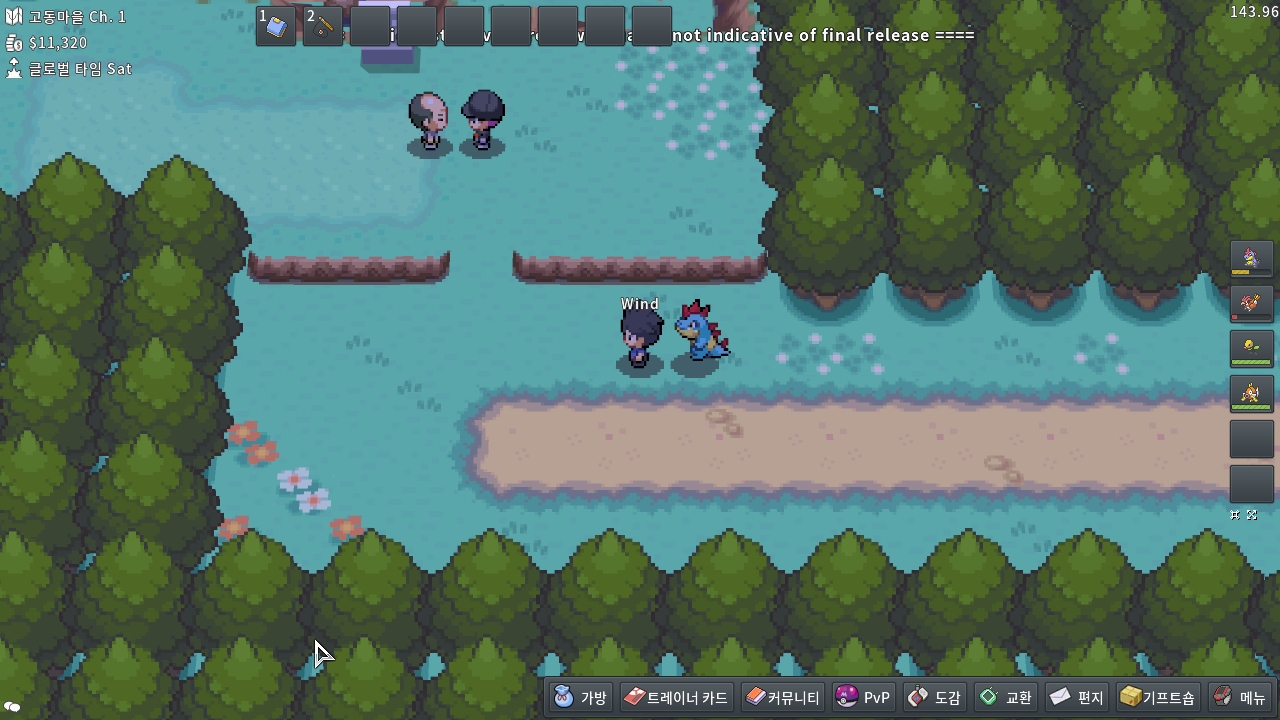The image size is (1280, 720).
Task: Open the 도감 Pokédex
Action: click(x=935, y=697)
